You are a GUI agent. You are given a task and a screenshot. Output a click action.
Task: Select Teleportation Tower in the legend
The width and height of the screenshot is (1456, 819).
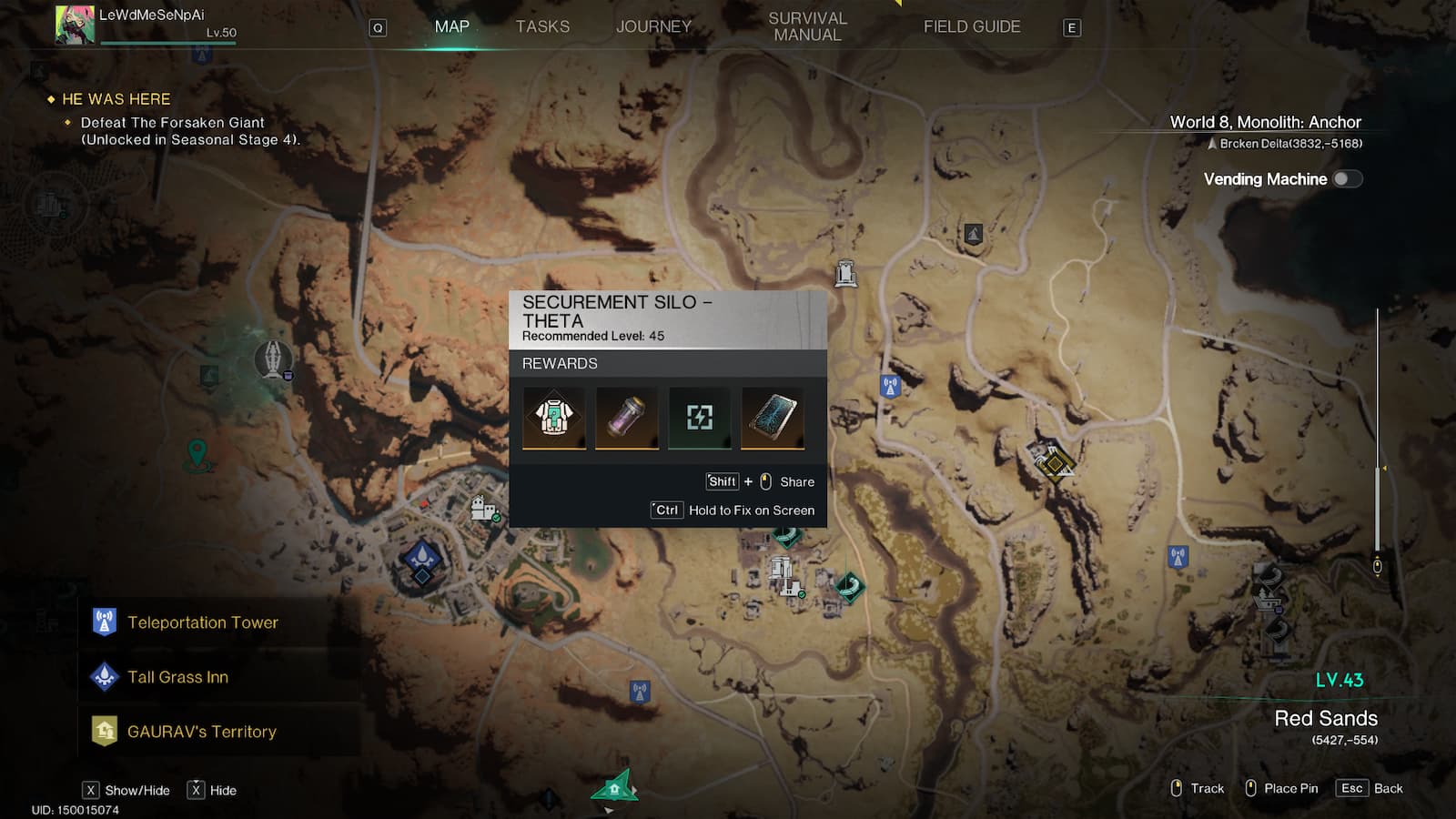[202, 622]
